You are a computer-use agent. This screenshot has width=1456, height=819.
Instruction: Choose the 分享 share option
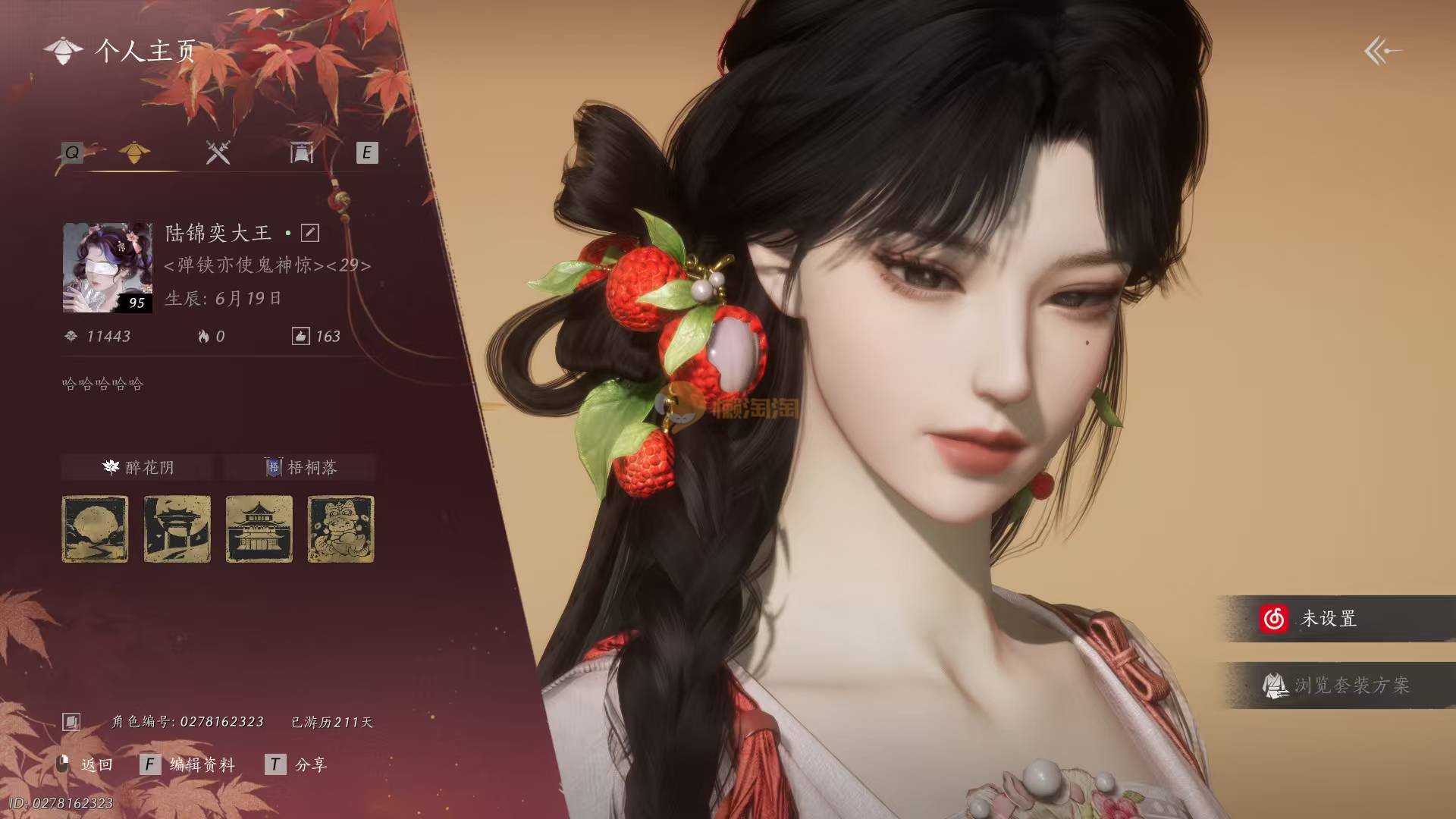pos(297,764)
